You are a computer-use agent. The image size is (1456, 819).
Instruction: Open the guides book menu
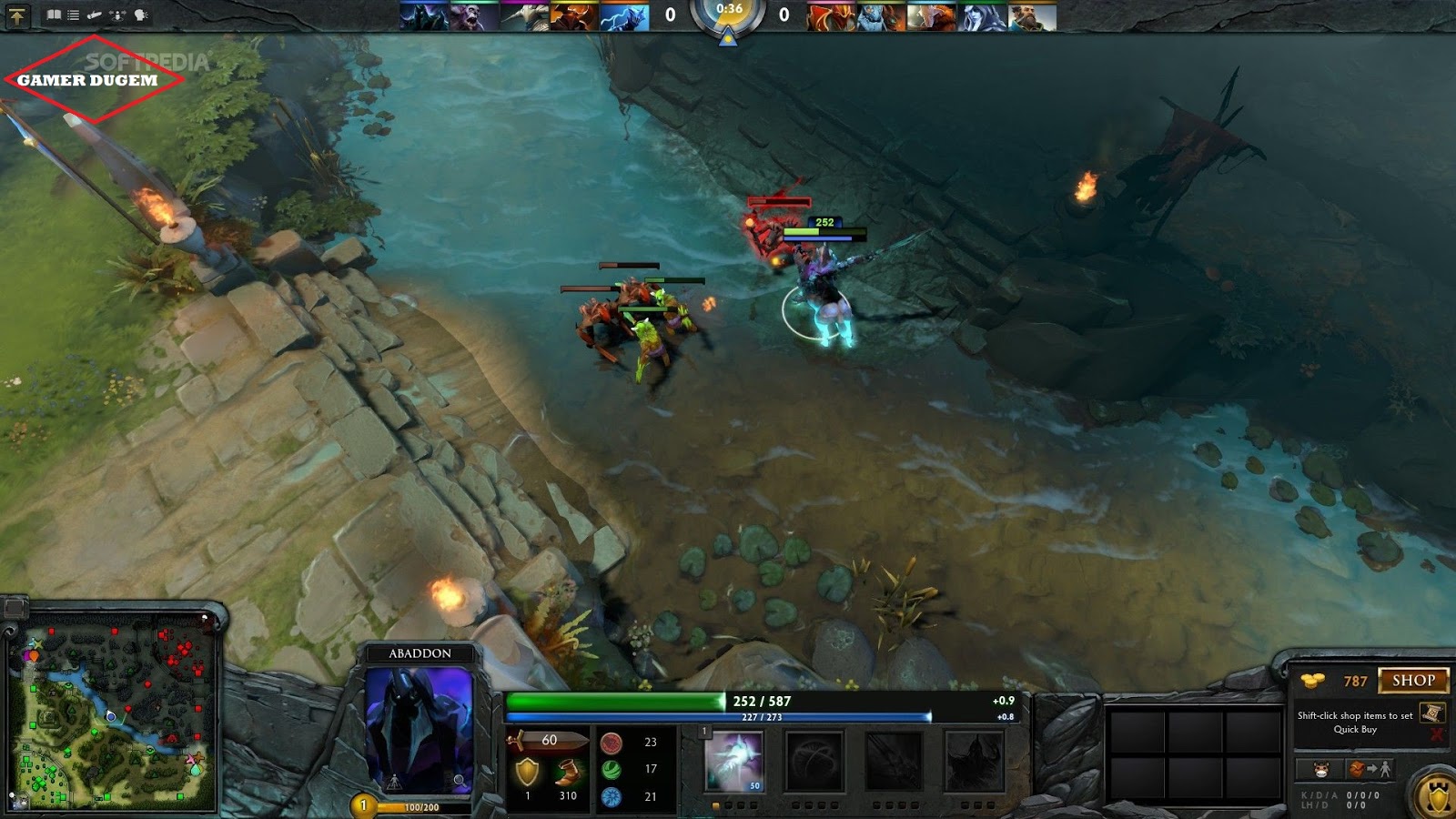pos(54,13)
